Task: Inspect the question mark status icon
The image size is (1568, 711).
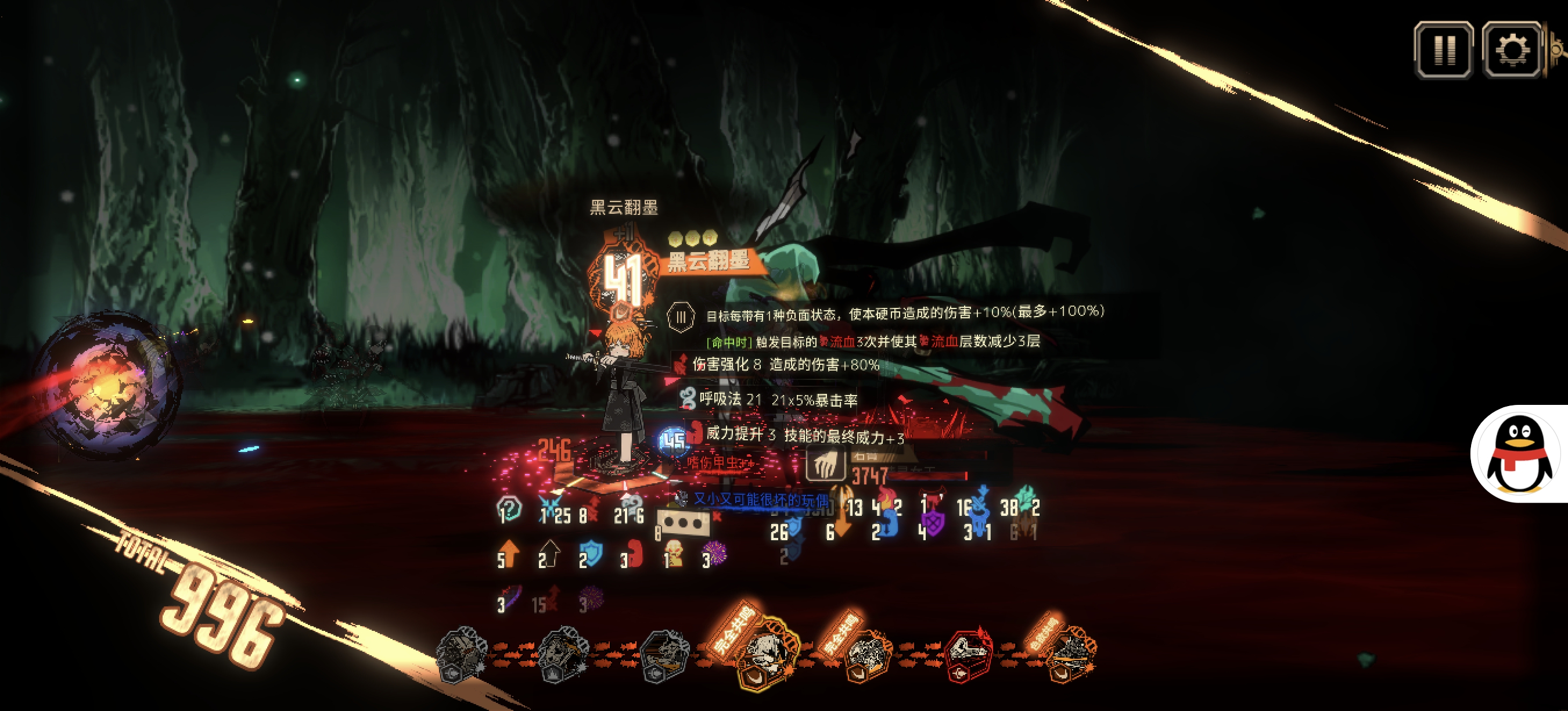Action: [x=510, y=508]
